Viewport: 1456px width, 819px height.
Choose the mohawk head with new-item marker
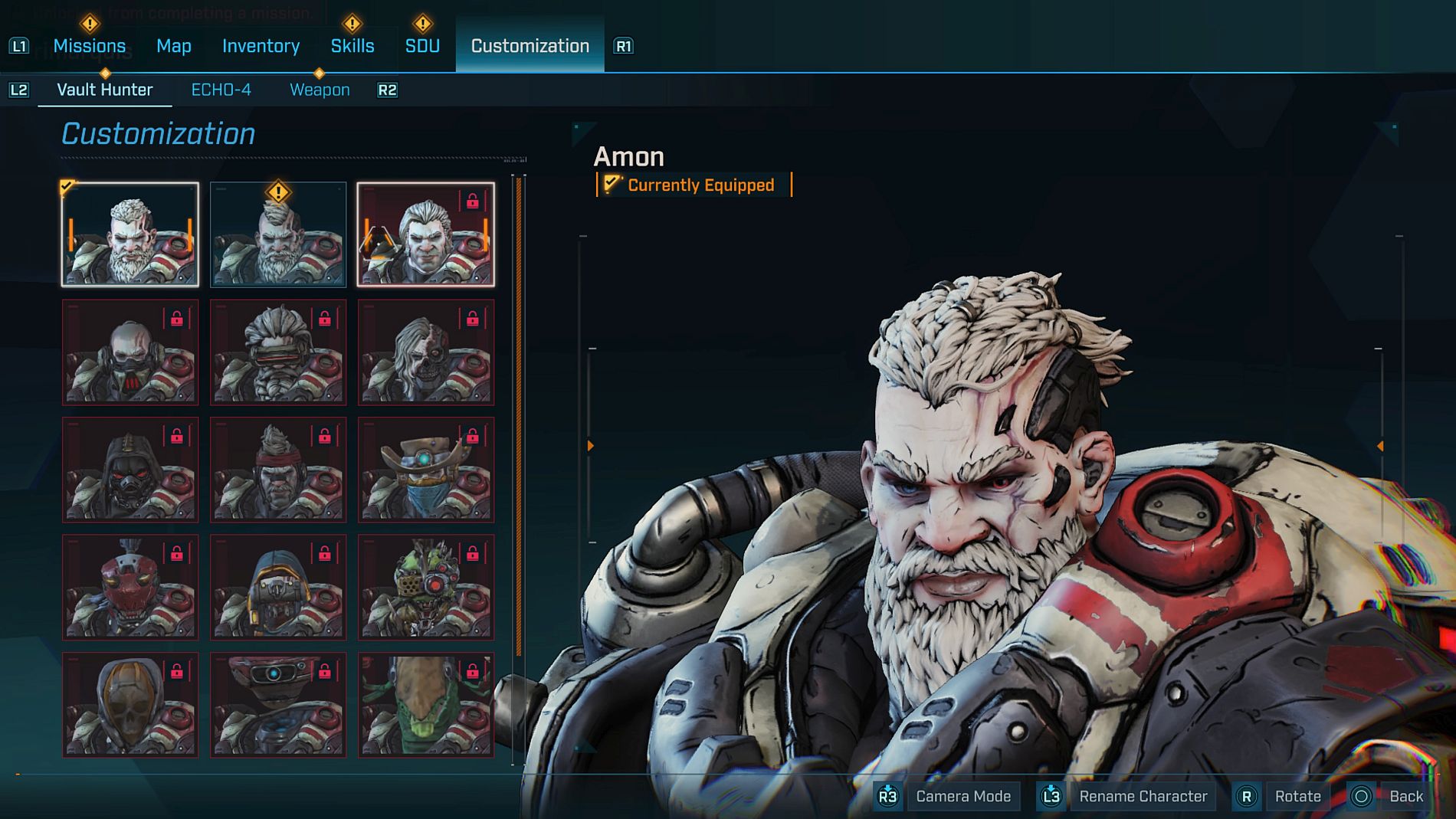(x=278, y=234)
